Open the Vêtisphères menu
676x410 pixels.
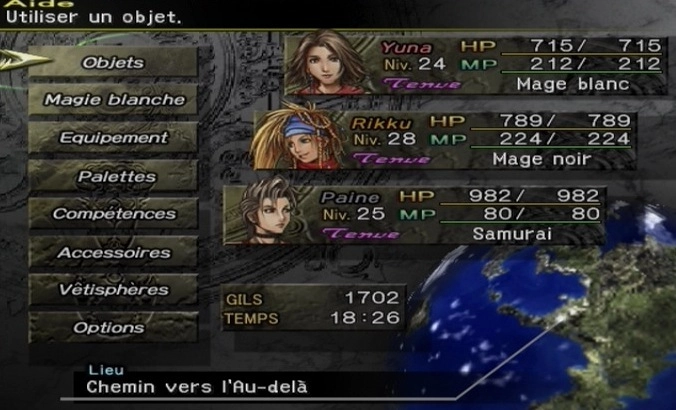click(x=114, y=290)
